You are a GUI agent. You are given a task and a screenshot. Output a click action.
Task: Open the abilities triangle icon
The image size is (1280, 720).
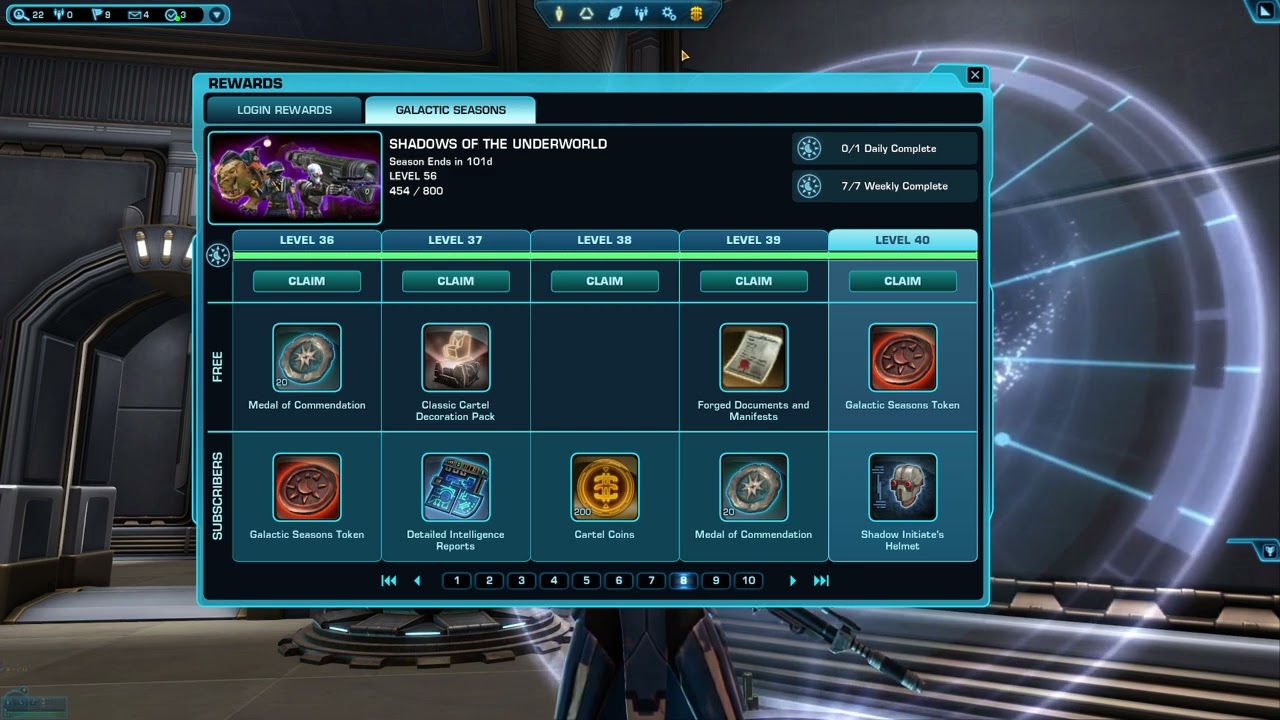[x=586, y=14]
